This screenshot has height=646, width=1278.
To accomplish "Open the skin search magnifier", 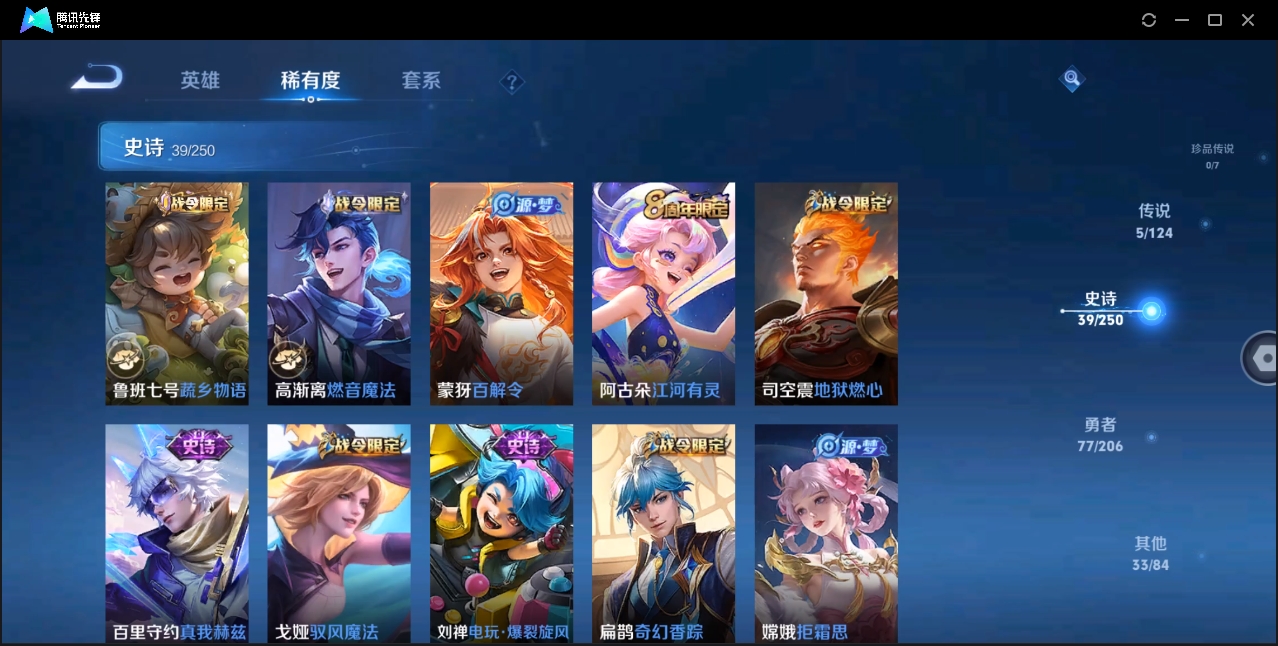I will [1071, 78].
